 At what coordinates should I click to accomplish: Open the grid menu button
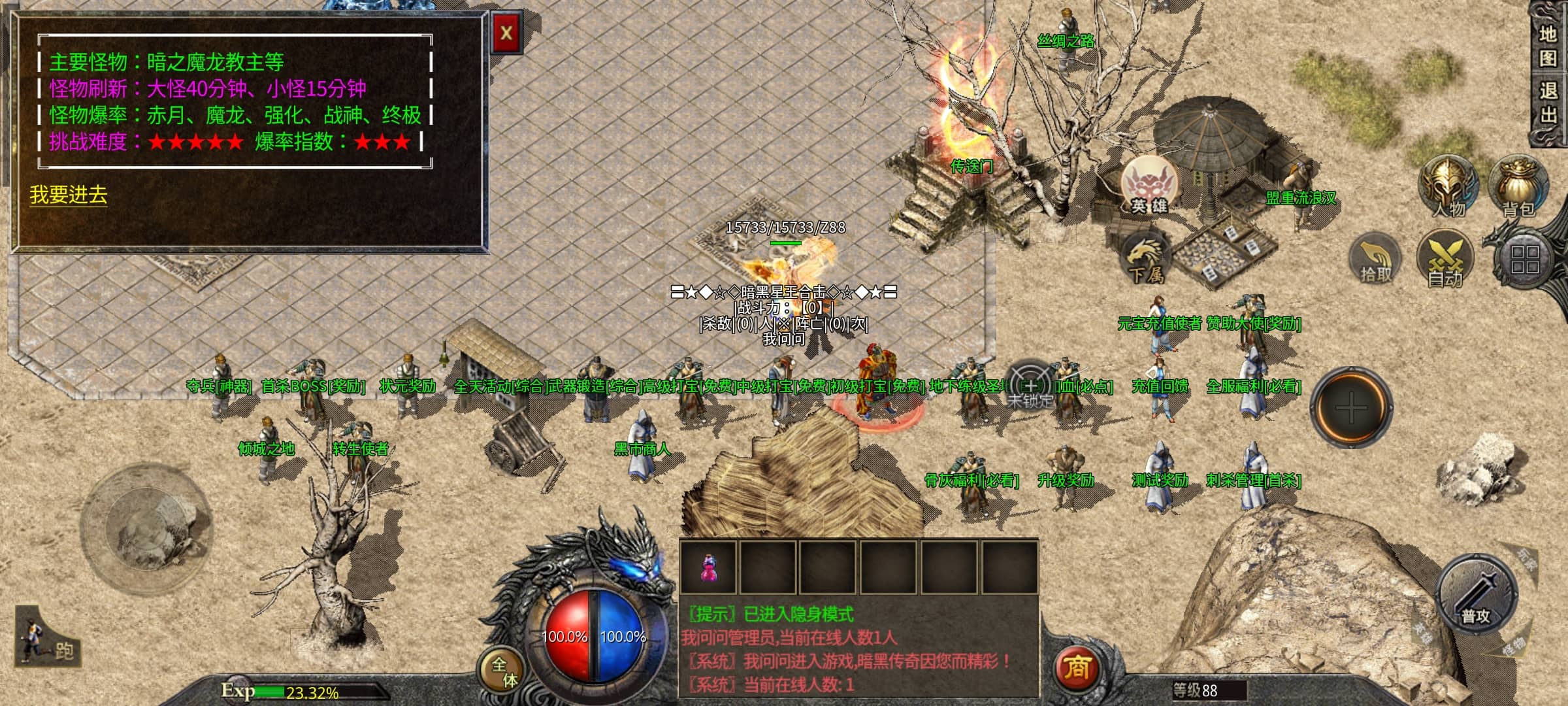1525,260
